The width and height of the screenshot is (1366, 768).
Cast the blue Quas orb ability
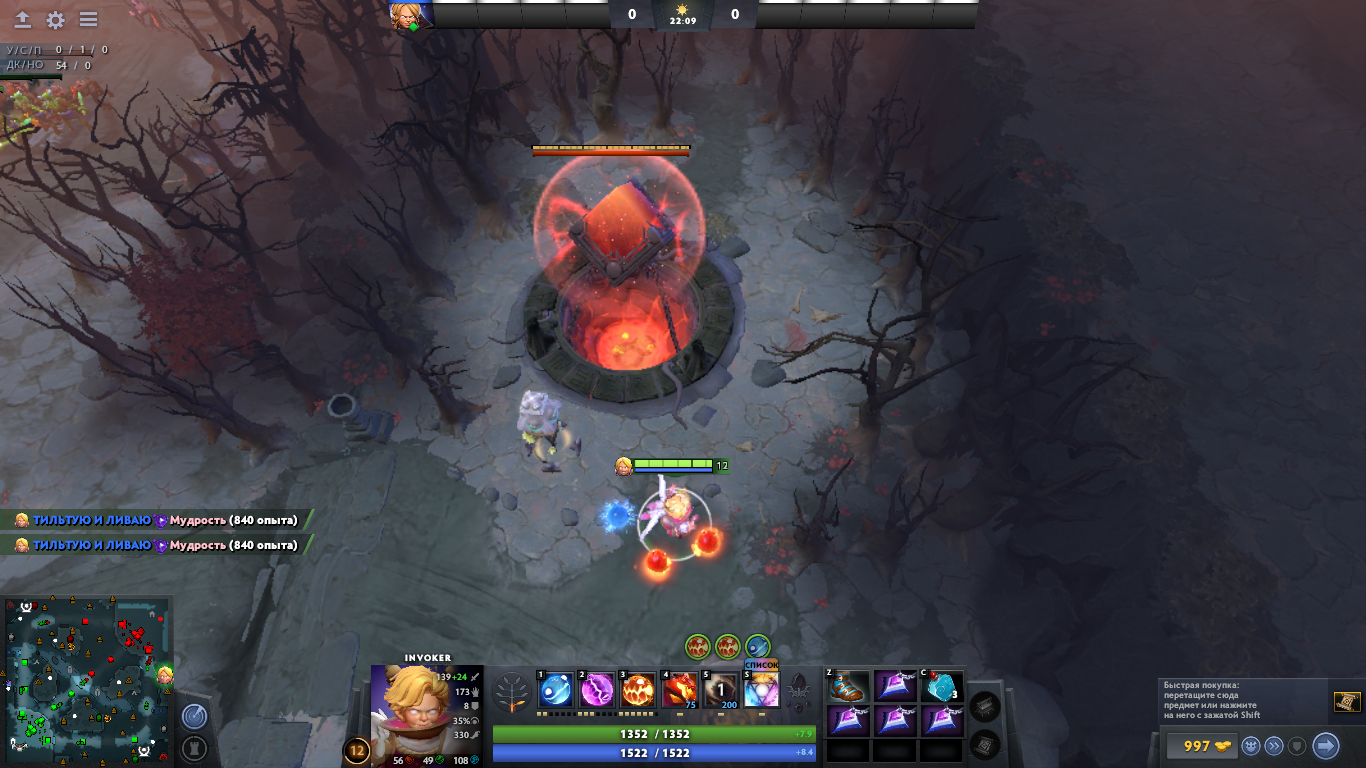coord(556,690)
